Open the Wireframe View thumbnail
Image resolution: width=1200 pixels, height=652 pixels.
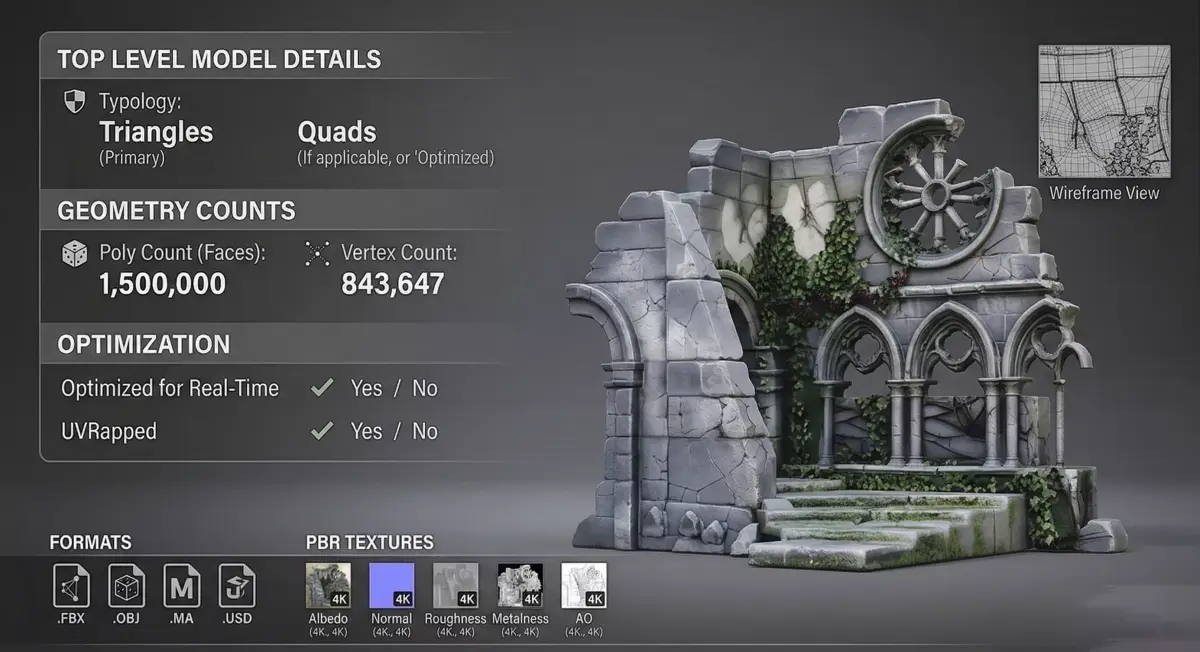point(1104,111)
